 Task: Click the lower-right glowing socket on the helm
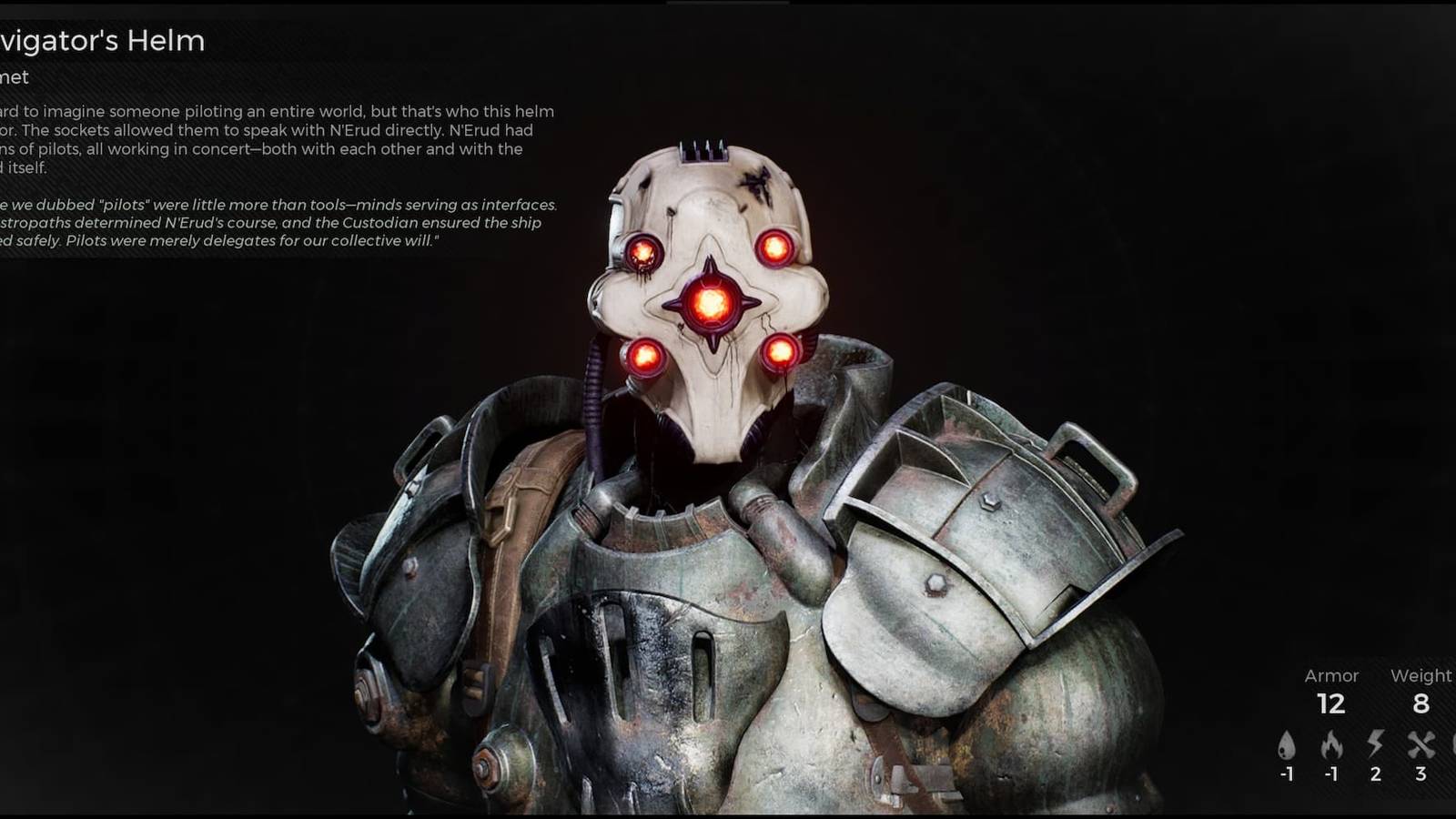pyautogui.click(x=781, y=350)
